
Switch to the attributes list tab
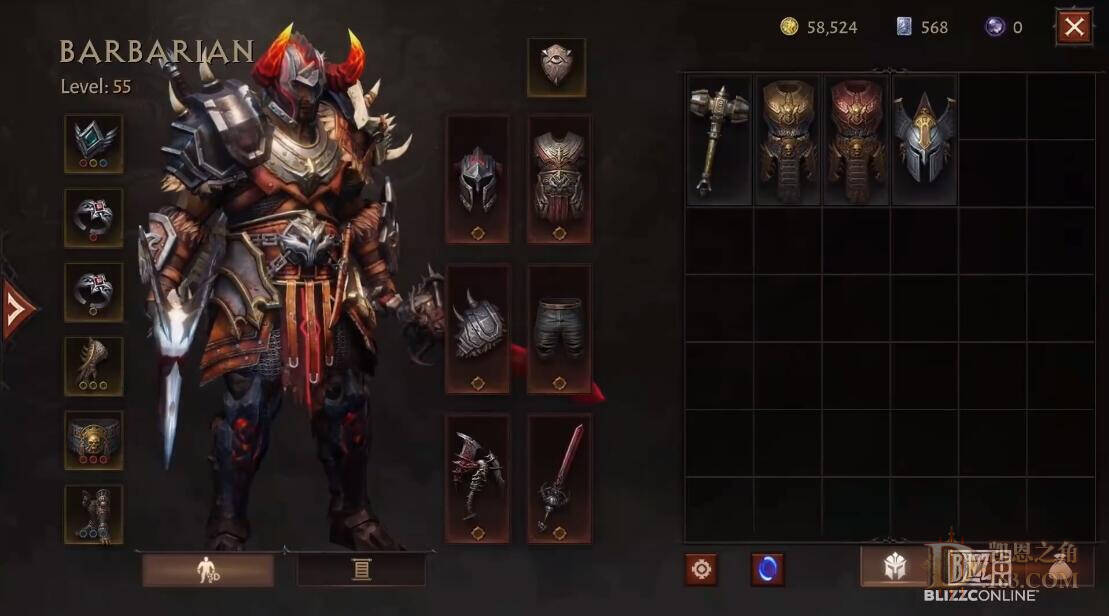[x=361, y=570]
